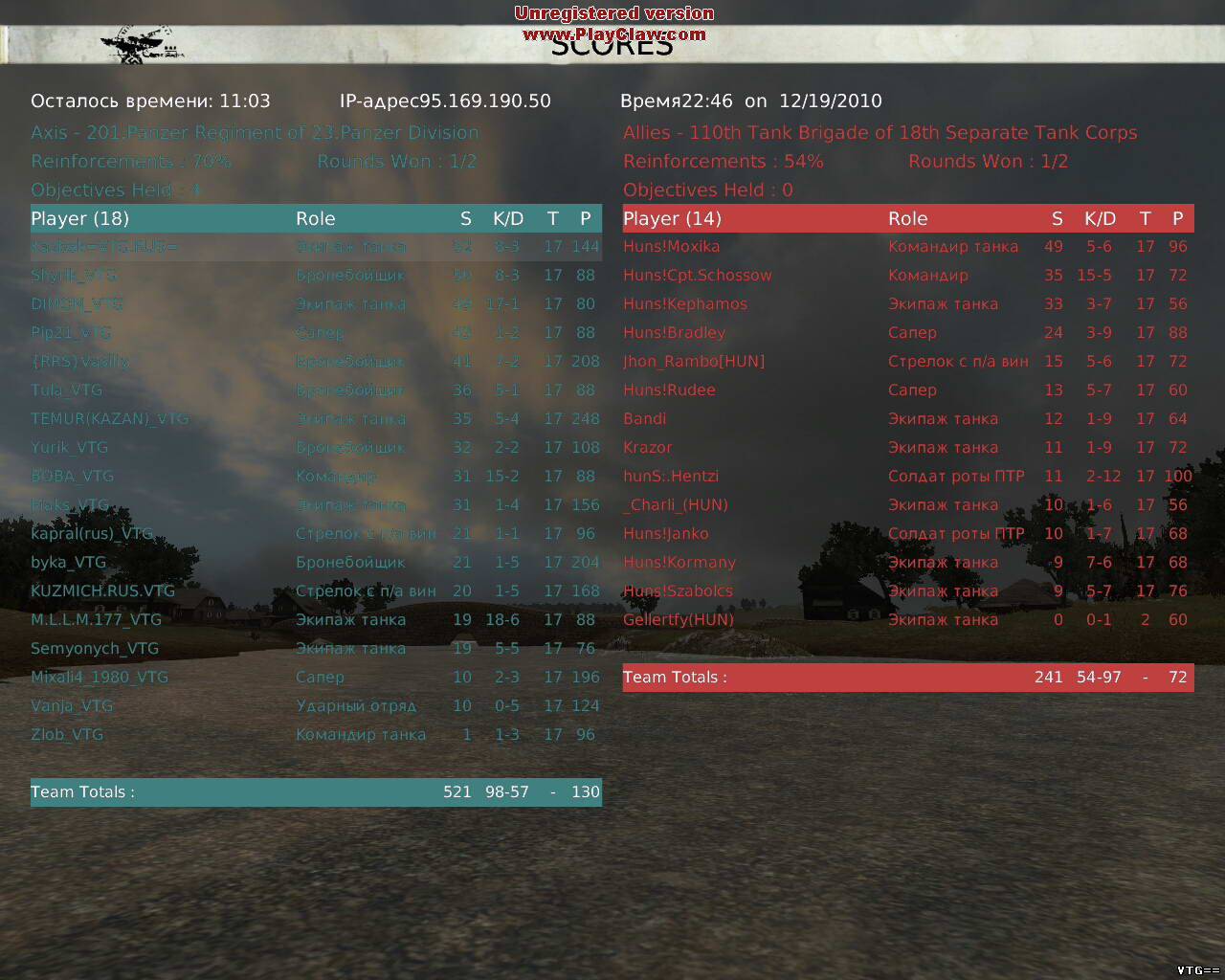The height and width of the screenshot is (980, 1225).
Task: Click player Huns!Kephamos
Action: pyautogui.click(x=685, y=304)
